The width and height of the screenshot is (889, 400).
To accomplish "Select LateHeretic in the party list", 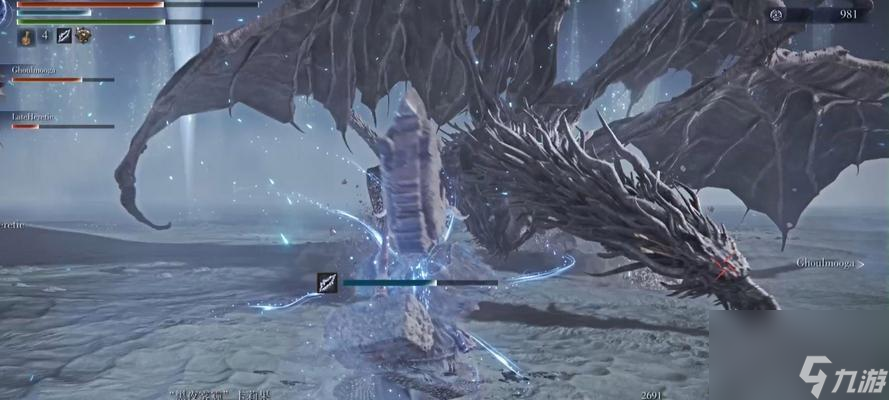I will [36, 117].
